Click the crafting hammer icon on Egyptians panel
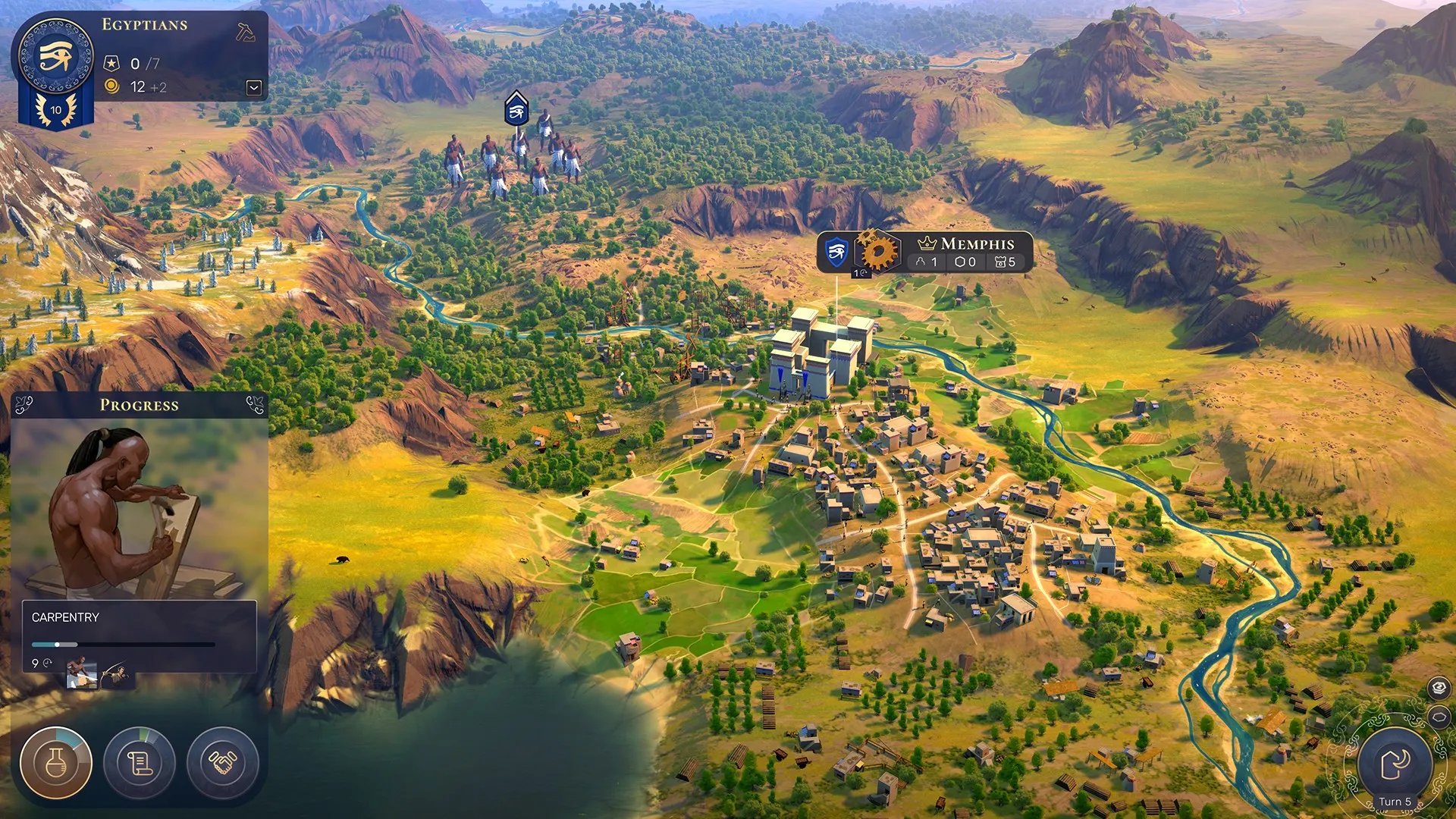The width and height of the screenshot is (1456, 819). tap(244, 32)
